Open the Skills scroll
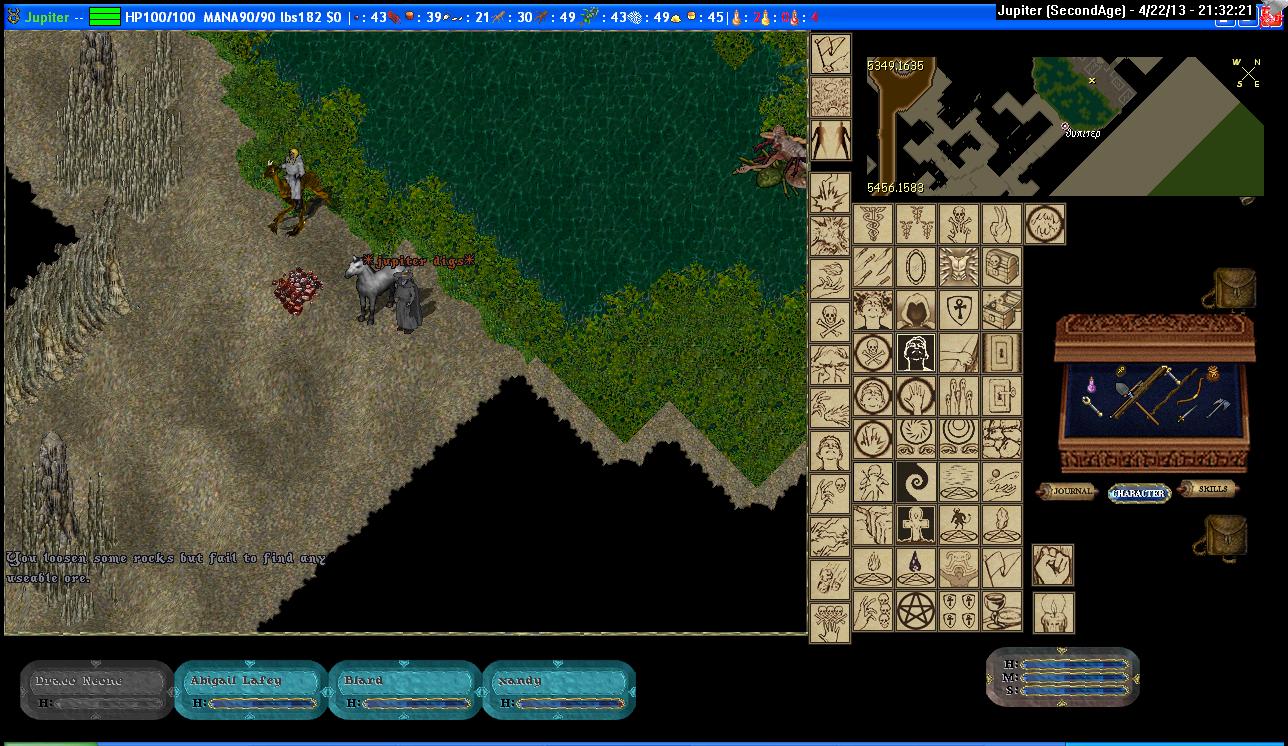The width and height of the screenshot is (1288, 746). pyautogui.click(x=1209, y=488)
